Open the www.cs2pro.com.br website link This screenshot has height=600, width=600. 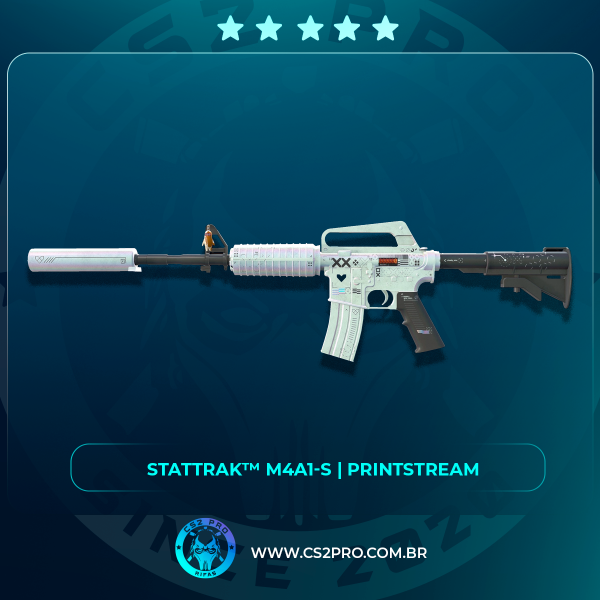point(338,553)
